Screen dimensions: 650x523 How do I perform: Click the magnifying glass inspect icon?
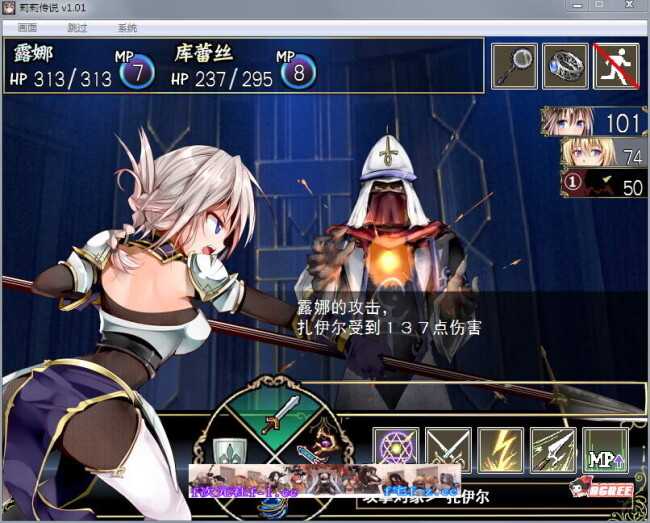click(x=514, y=66)
